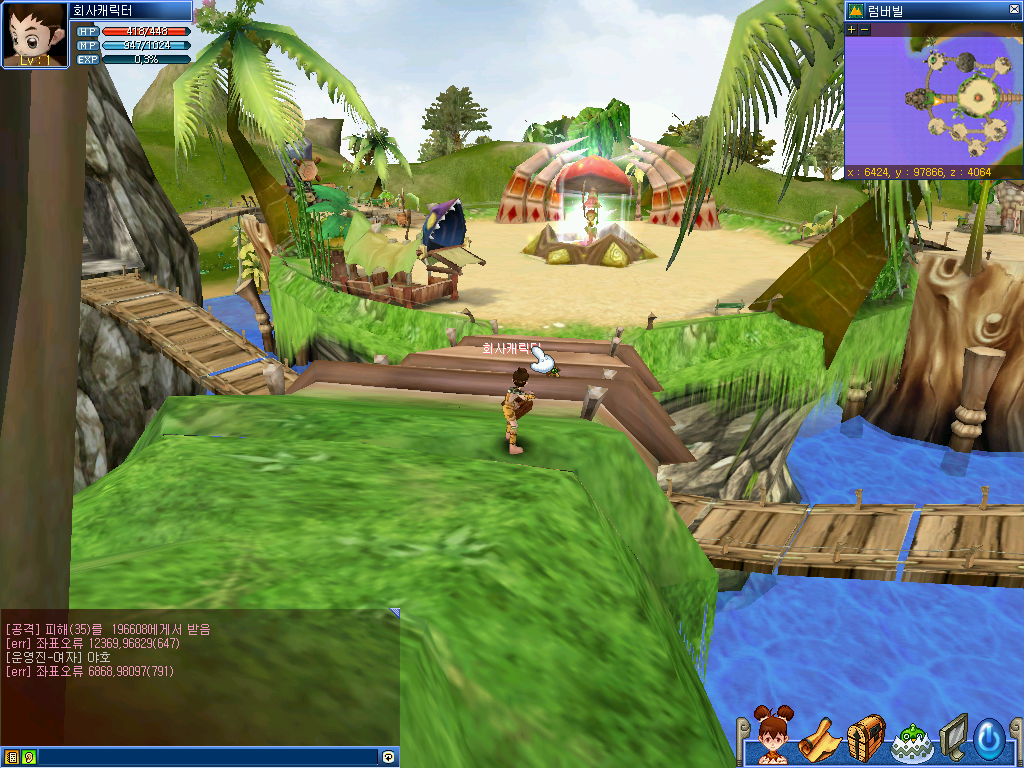This screenshot has height=768, width=1024.
Task: Close the minimap window
Action: tap(1014, 11)
